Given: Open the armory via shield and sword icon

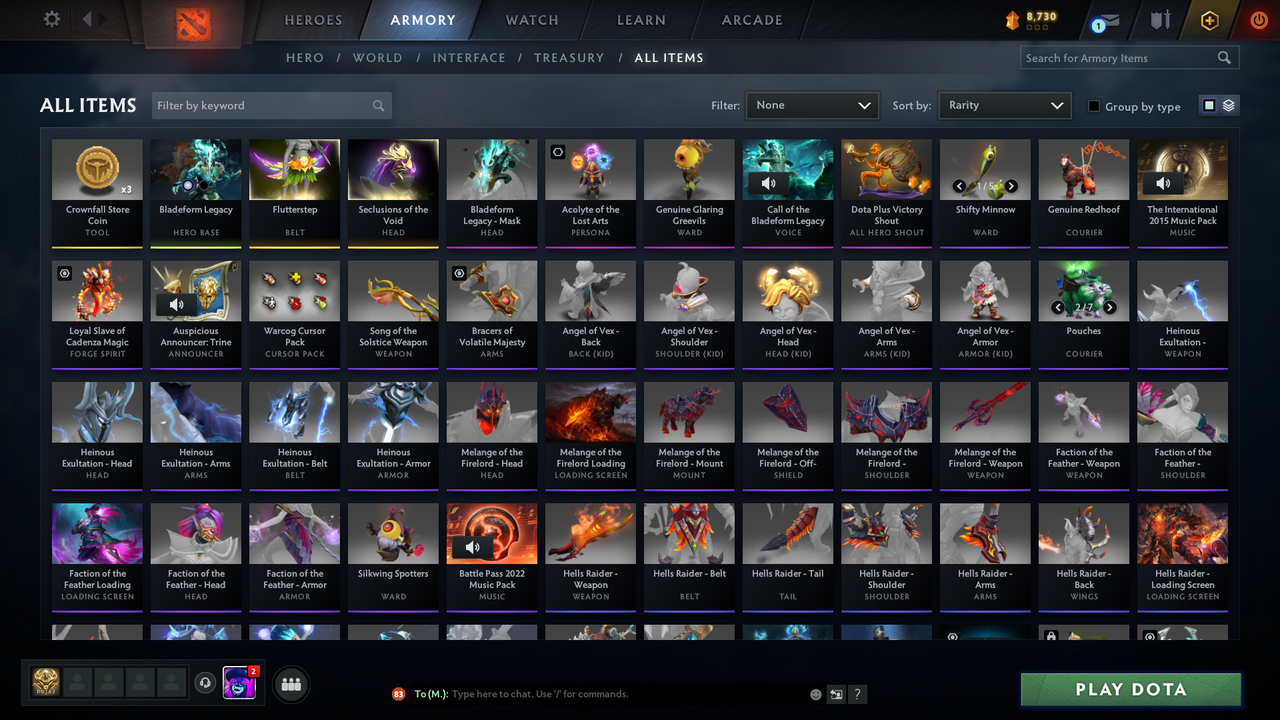Looking at the screenshot, I should [x=1158, y=19].
